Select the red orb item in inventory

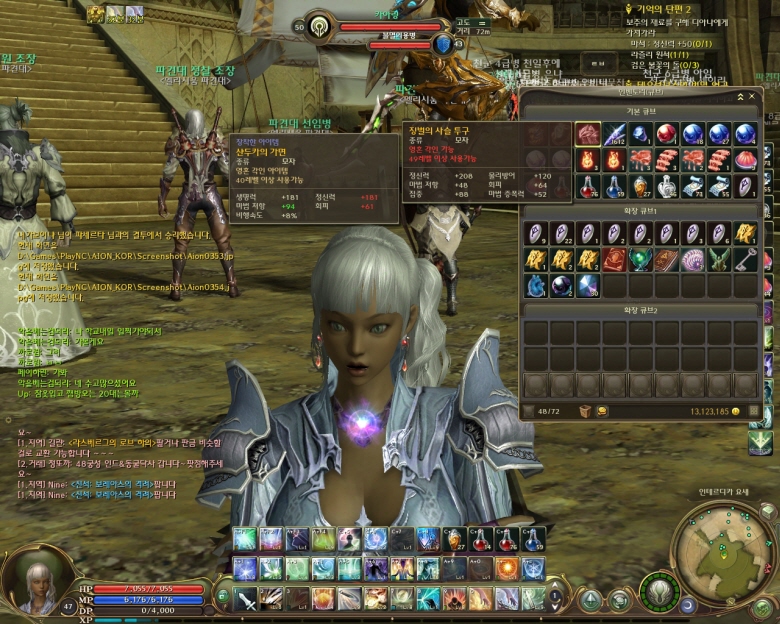pos(666,134)
